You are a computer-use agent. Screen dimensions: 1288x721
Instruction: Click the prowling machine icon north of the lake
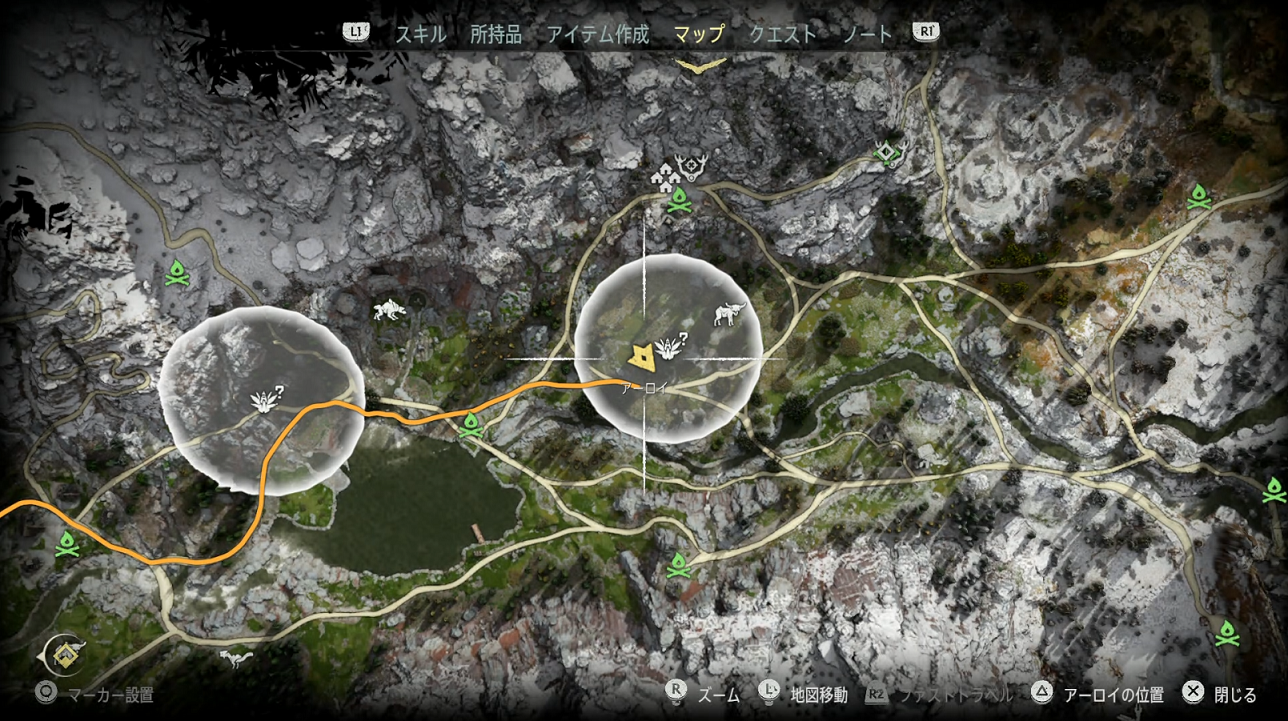pos(389,310)
